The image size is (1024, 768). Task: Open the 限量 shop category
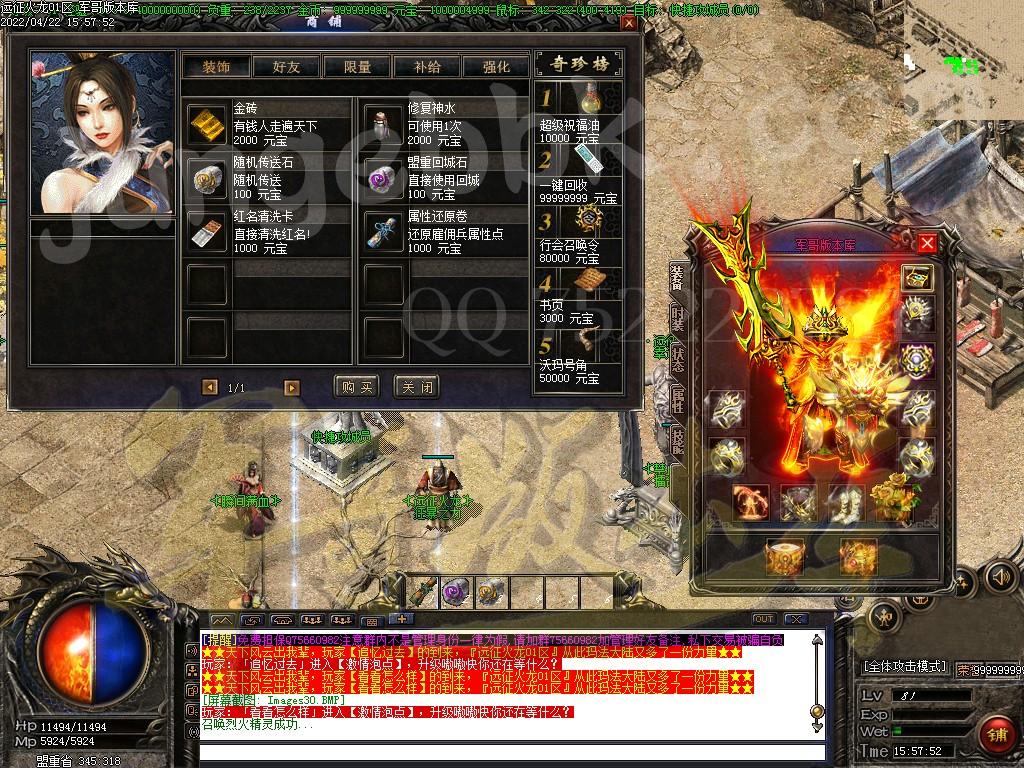coord(356,67)
